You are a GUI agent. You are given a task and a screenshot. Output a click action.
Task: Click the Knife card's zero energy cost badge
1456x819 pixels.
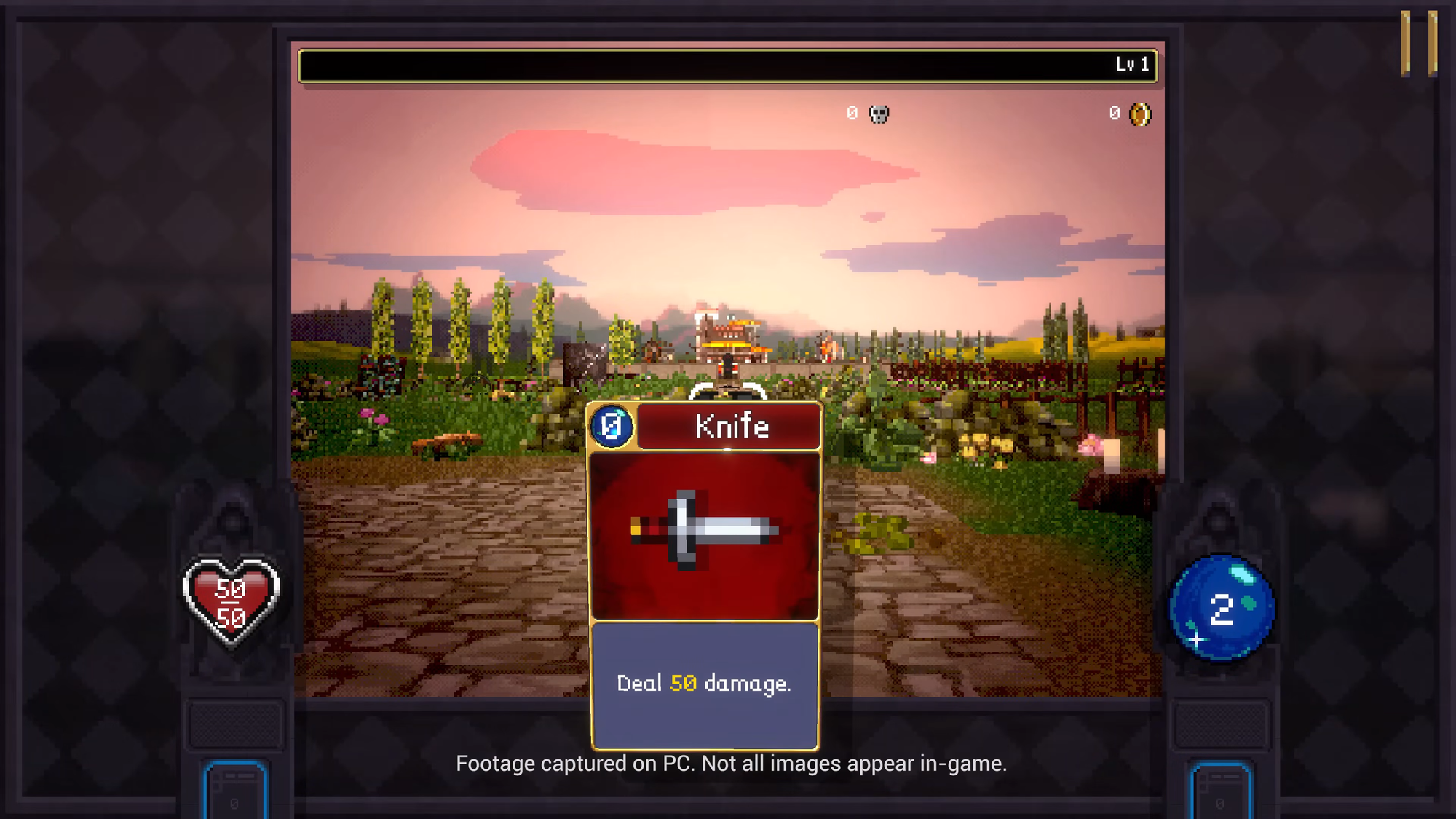tap(612, 426)
